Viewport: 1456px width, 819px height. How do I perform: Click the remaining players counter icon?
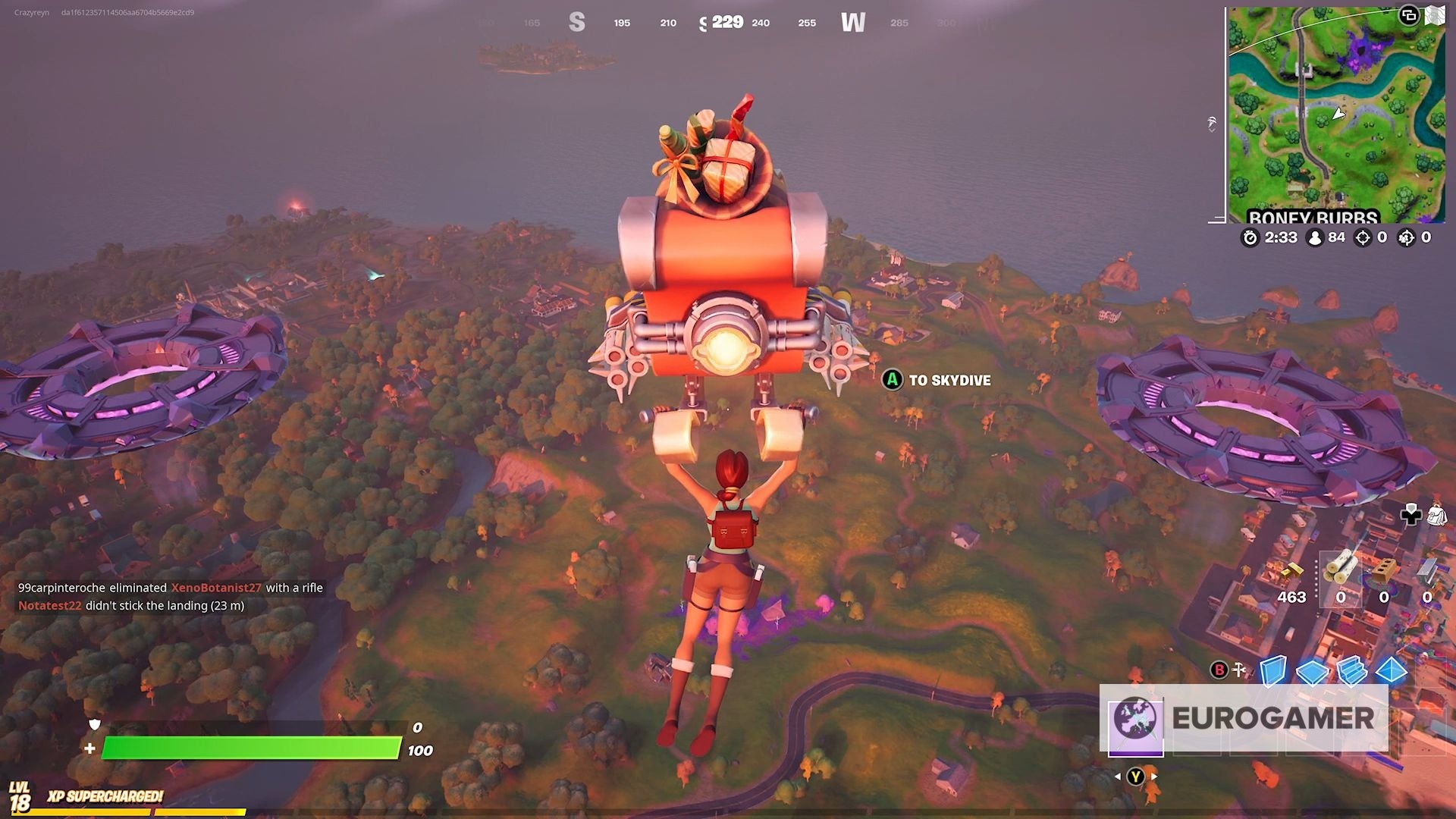point(1315,237)
